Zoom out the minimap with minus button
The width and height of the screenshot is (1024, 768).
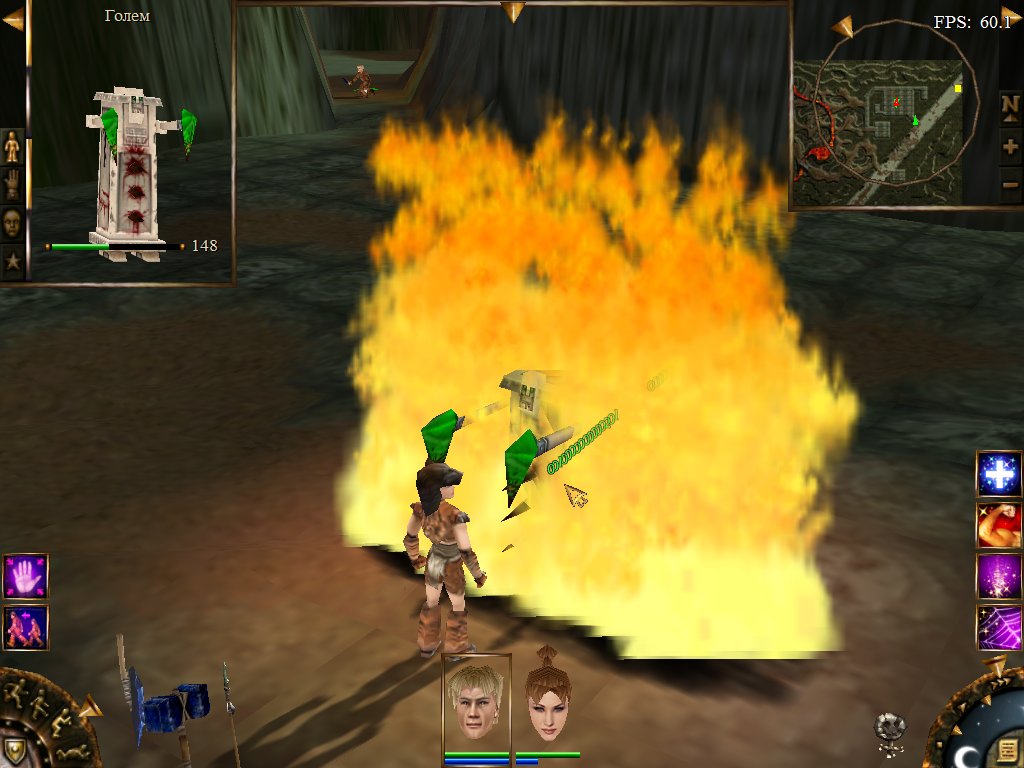click(x=1010, y=183)
